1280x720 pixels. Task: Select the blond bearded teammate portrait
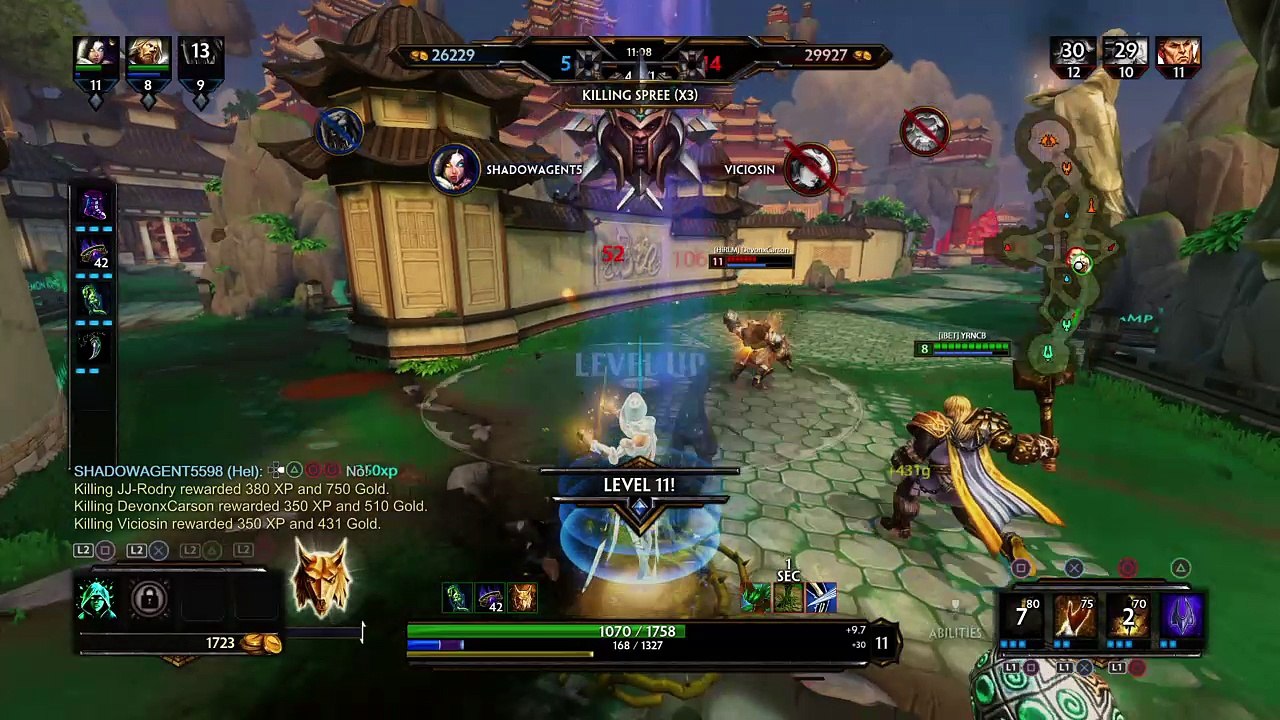click(x=148, y=56)
